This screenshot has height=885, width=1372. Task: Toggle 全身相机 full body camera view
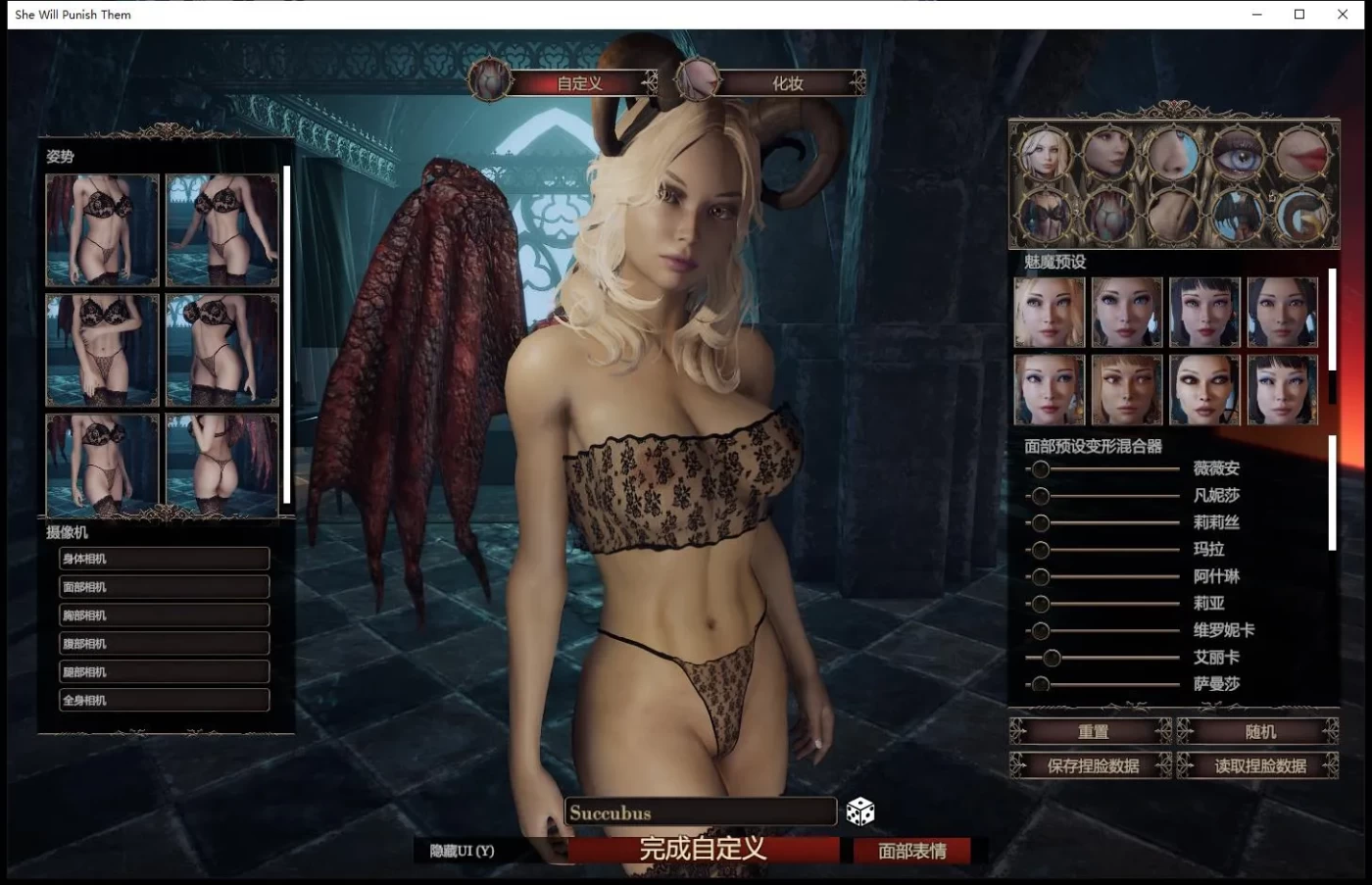(x=163, y=699)
